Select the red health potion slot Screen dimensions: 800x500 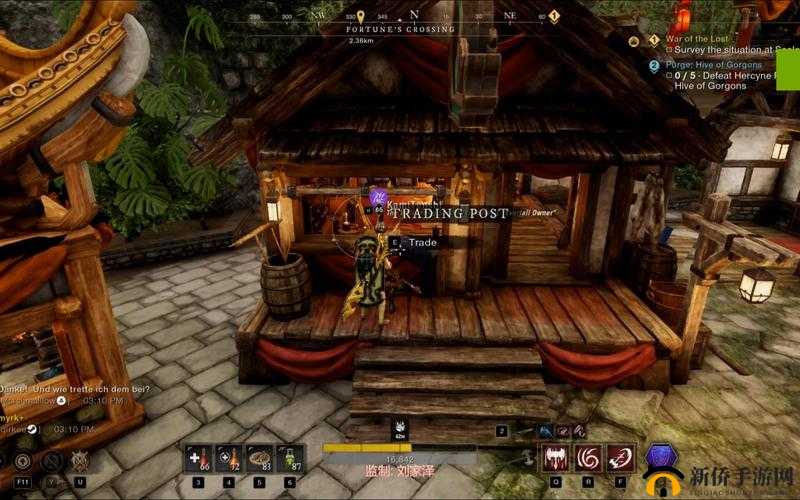(x=197, y=459)
